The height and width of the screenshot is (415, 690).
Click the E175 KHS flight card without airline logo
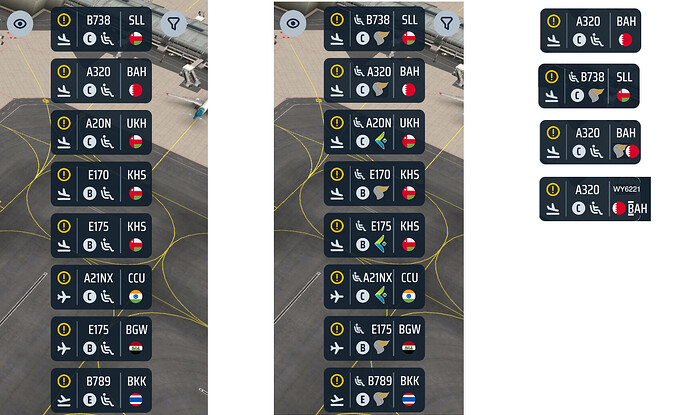[x=102, y=236]
